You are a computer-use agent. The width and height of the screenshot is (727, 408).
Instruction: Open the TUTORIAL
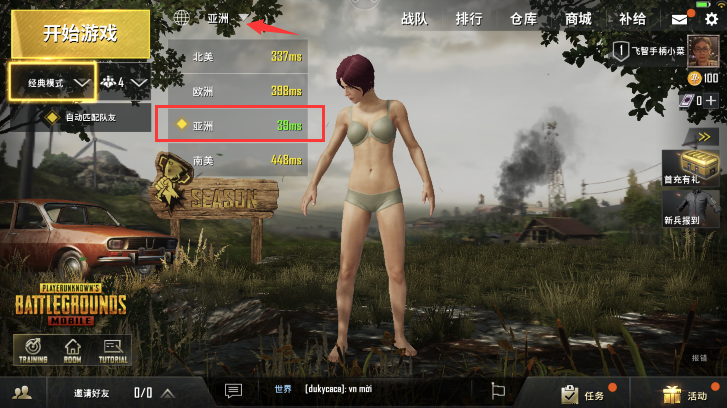(113, 349)
